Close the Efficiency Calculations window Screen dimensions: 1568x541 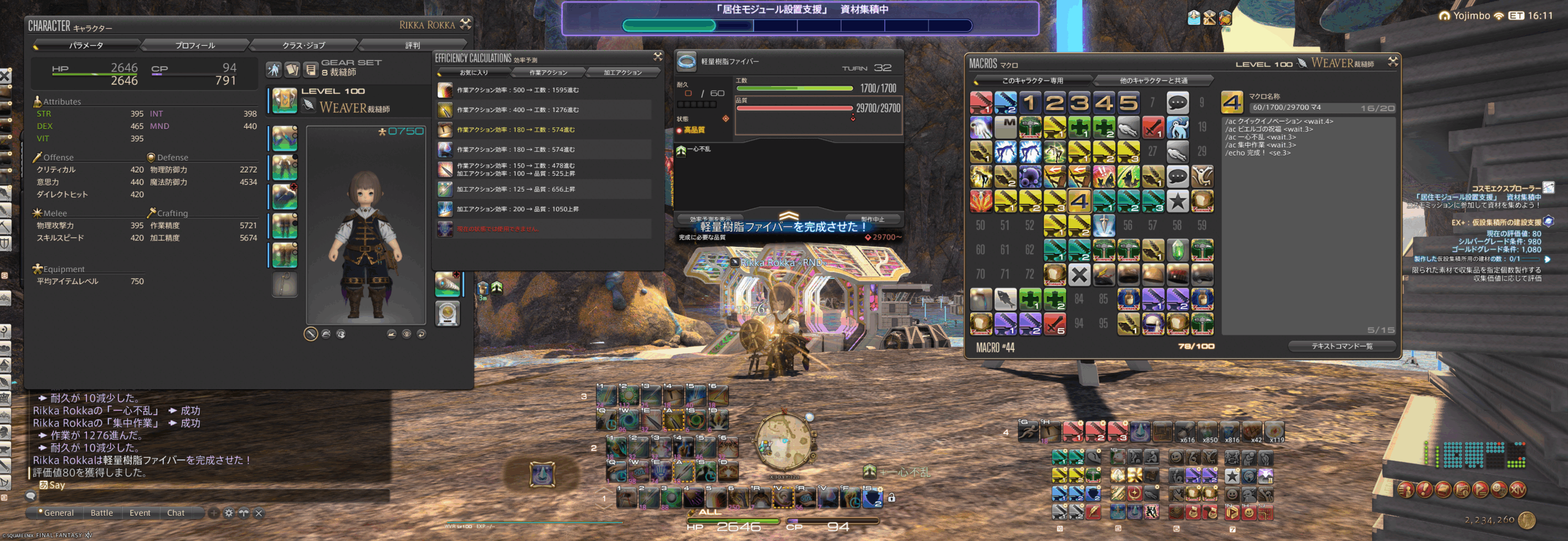click(658, 57)
